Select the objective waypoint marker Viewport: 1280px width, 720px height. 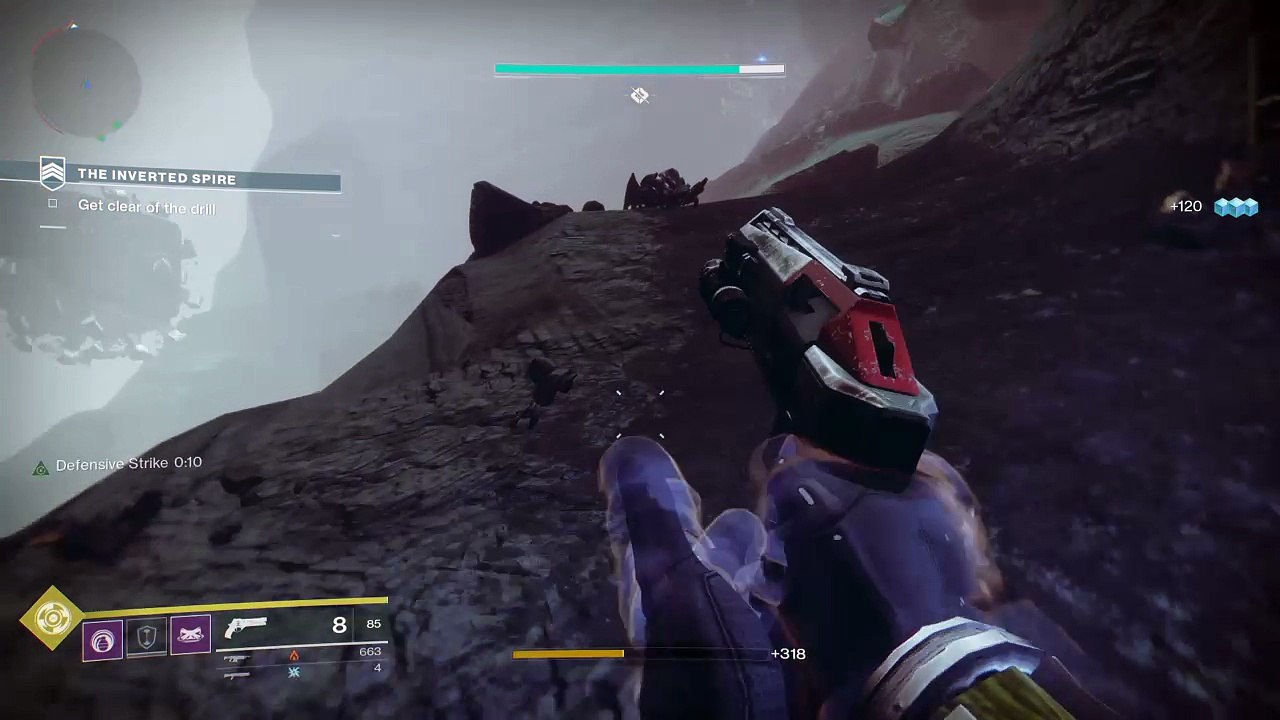click(x=640, y=96)
